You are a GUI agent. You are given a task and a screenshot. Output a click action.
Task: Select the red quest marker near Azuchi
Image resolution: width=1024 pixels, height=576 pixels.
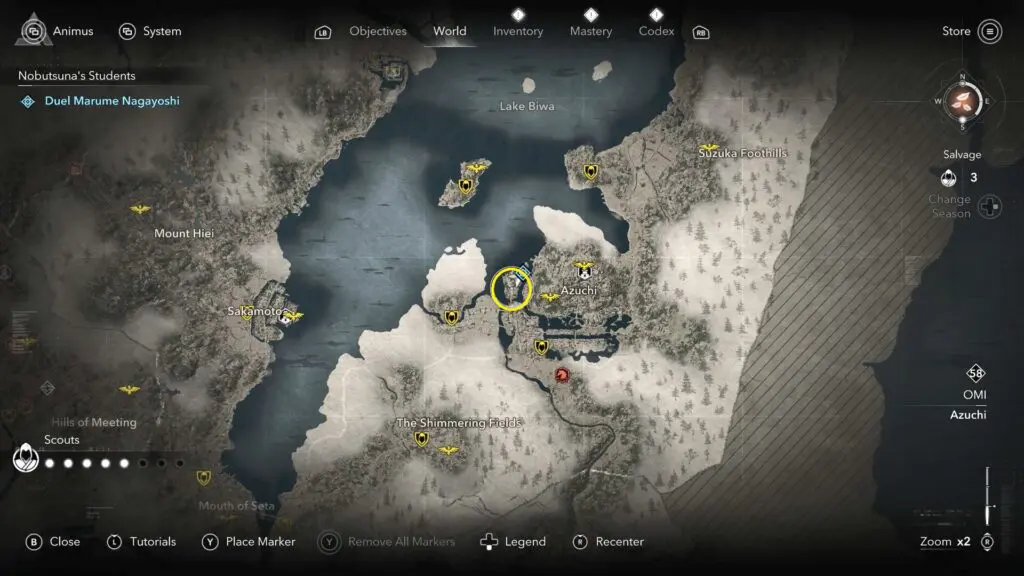tap(562, 375)
